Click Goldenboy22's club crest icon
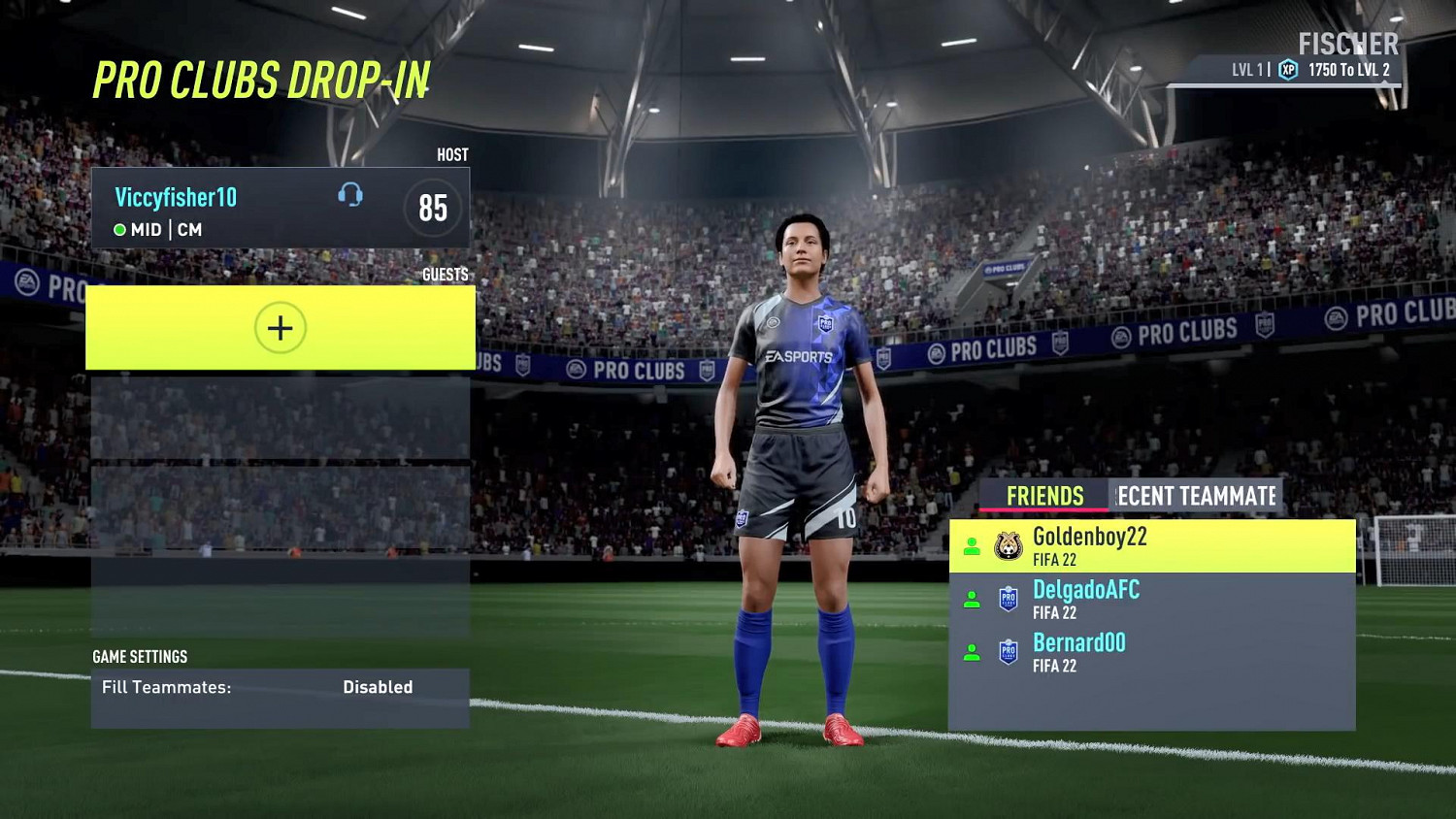Image resolution: width=1456 pixels, height=819 pixels. (1007, 543)
